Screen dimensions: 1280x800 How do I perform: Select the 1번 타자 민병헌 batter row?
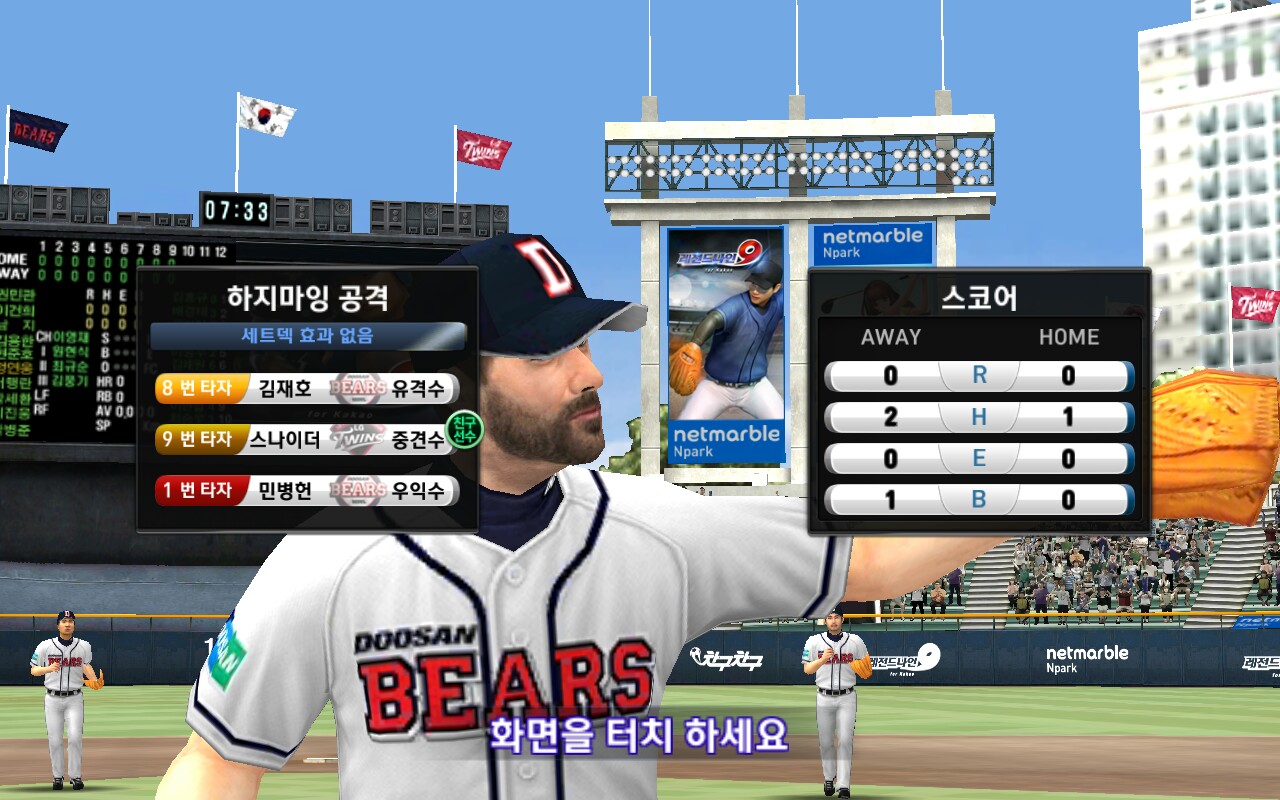point(306,490)
